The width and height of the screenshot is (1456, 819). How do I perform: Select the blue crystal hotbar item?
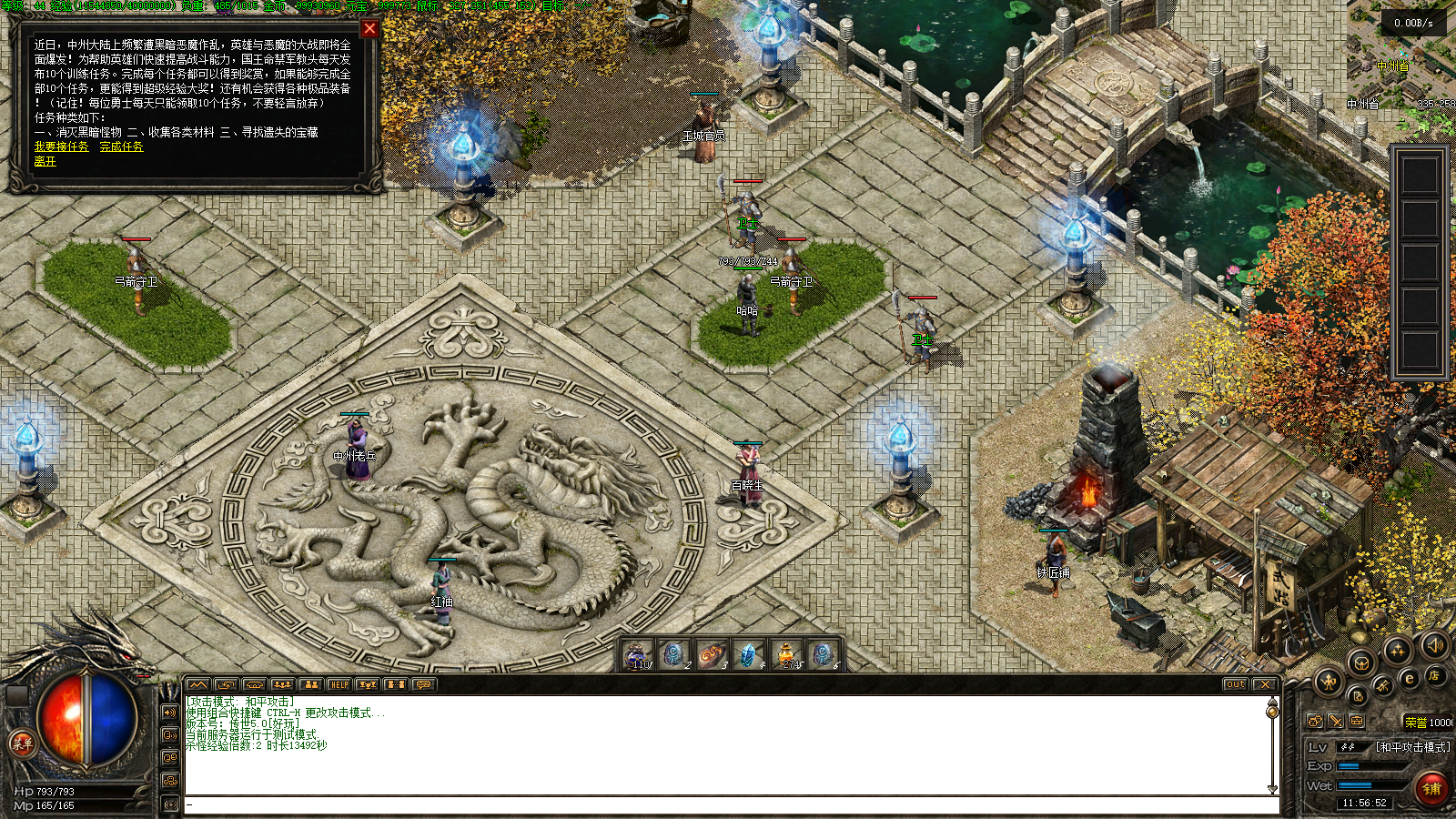(748, 654)
